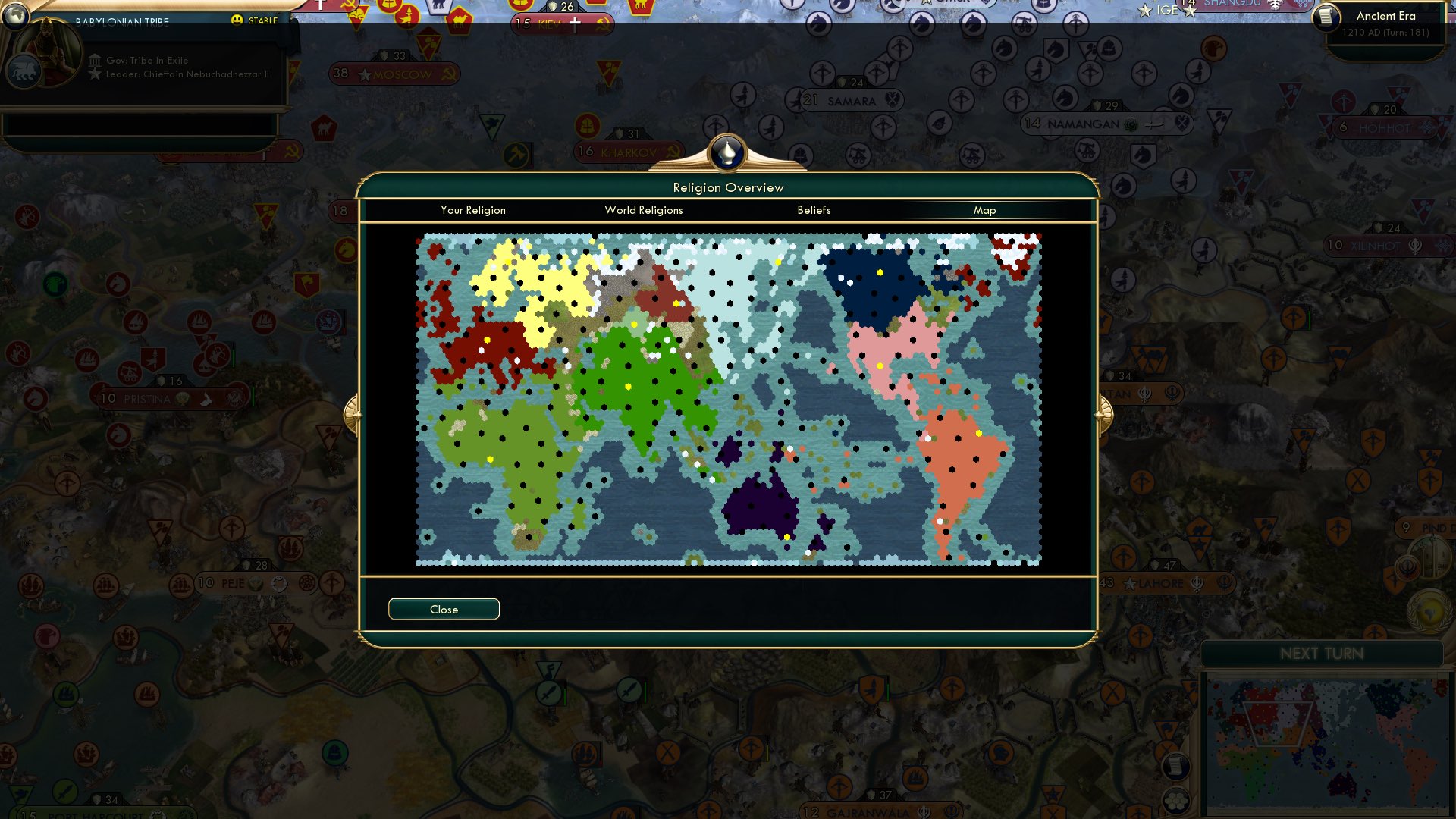Click the pantheon icon next to Pristina
The height and width of the screenshot is (819, 1456).
(x=182, y=397)
